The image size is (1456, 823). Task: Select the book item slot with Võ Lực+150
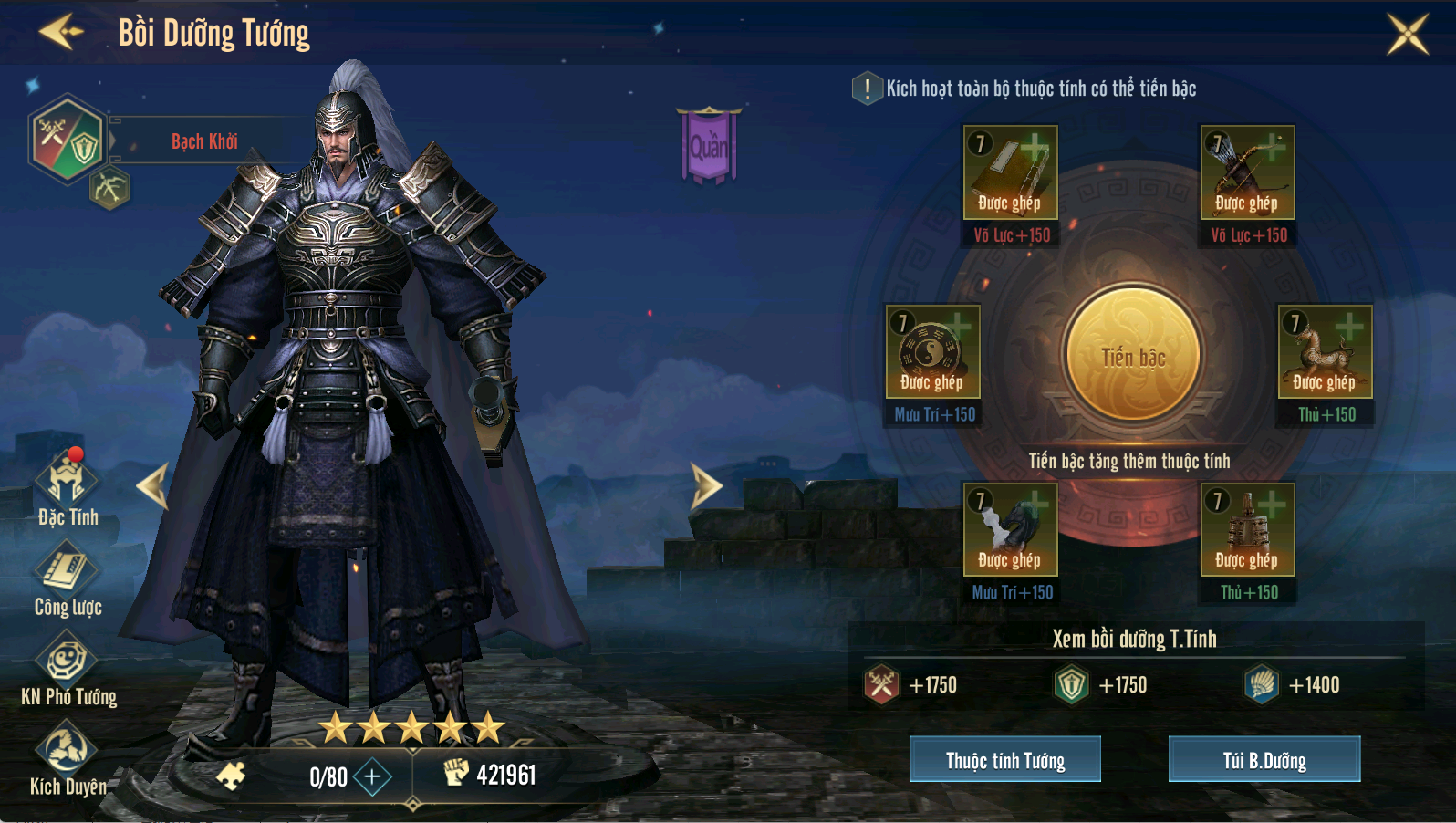tap(1010, 172)
